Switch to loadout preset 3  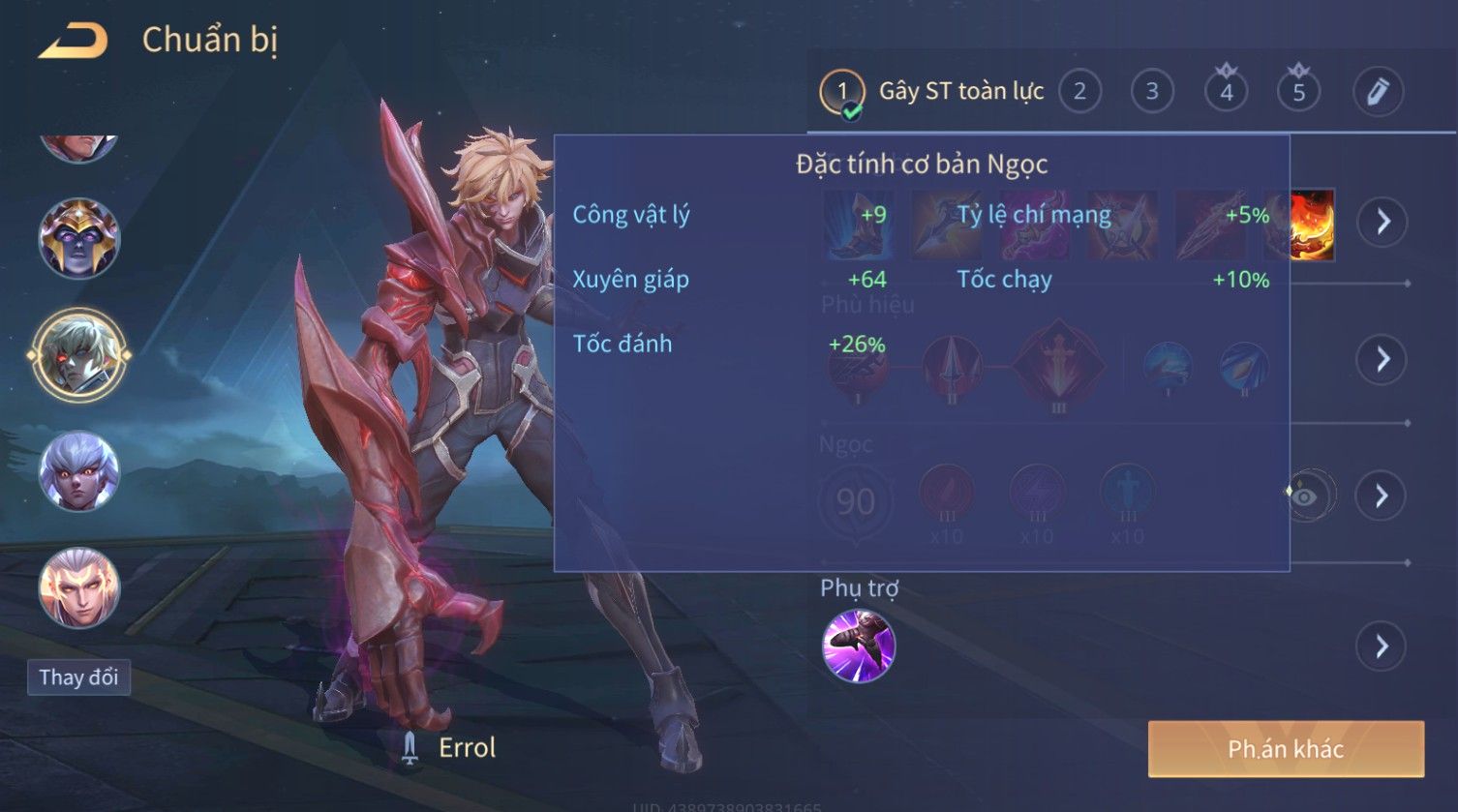click(x=1152, y=93)
